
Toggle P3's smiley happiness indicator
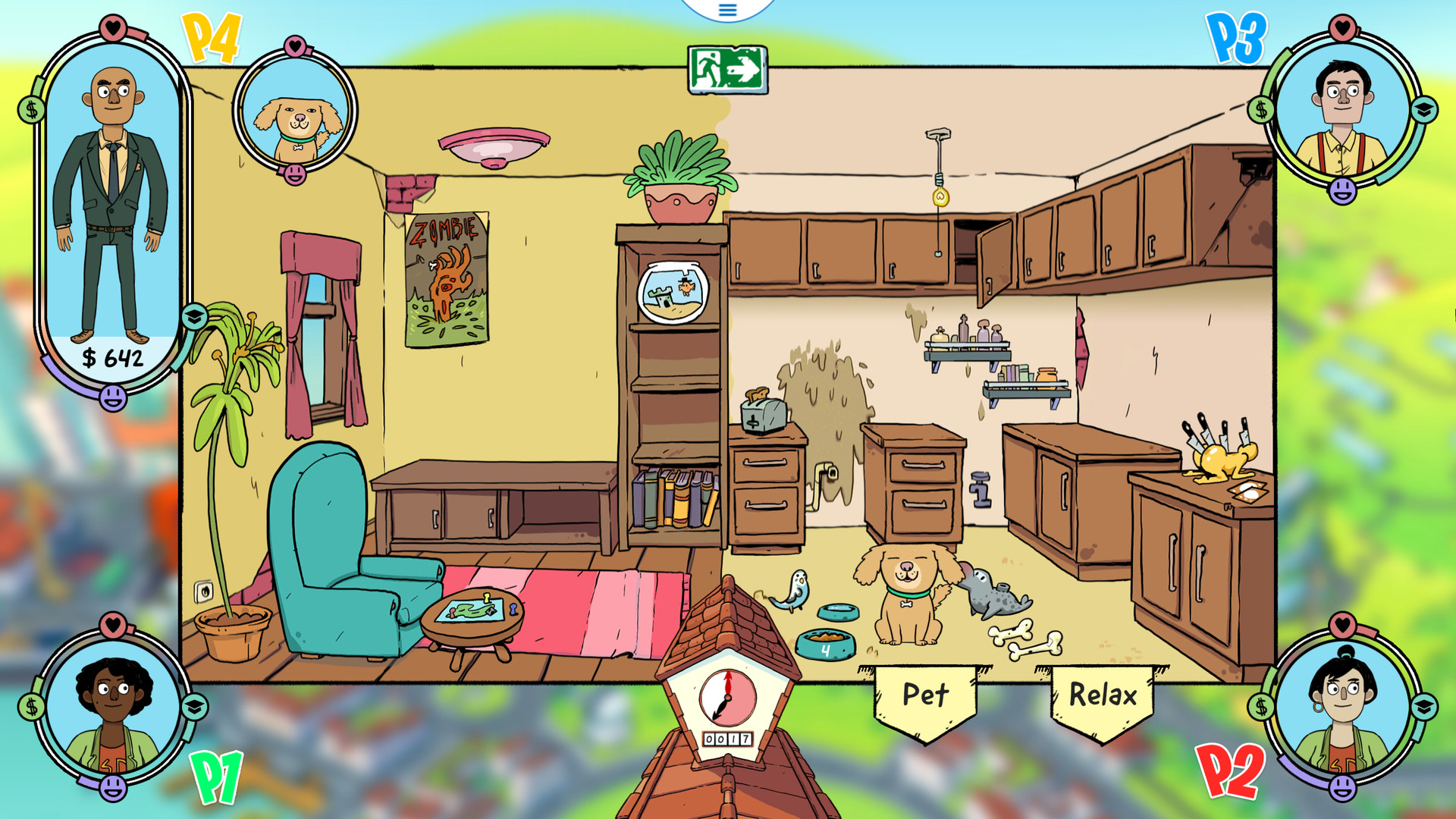click(1342, 190)
